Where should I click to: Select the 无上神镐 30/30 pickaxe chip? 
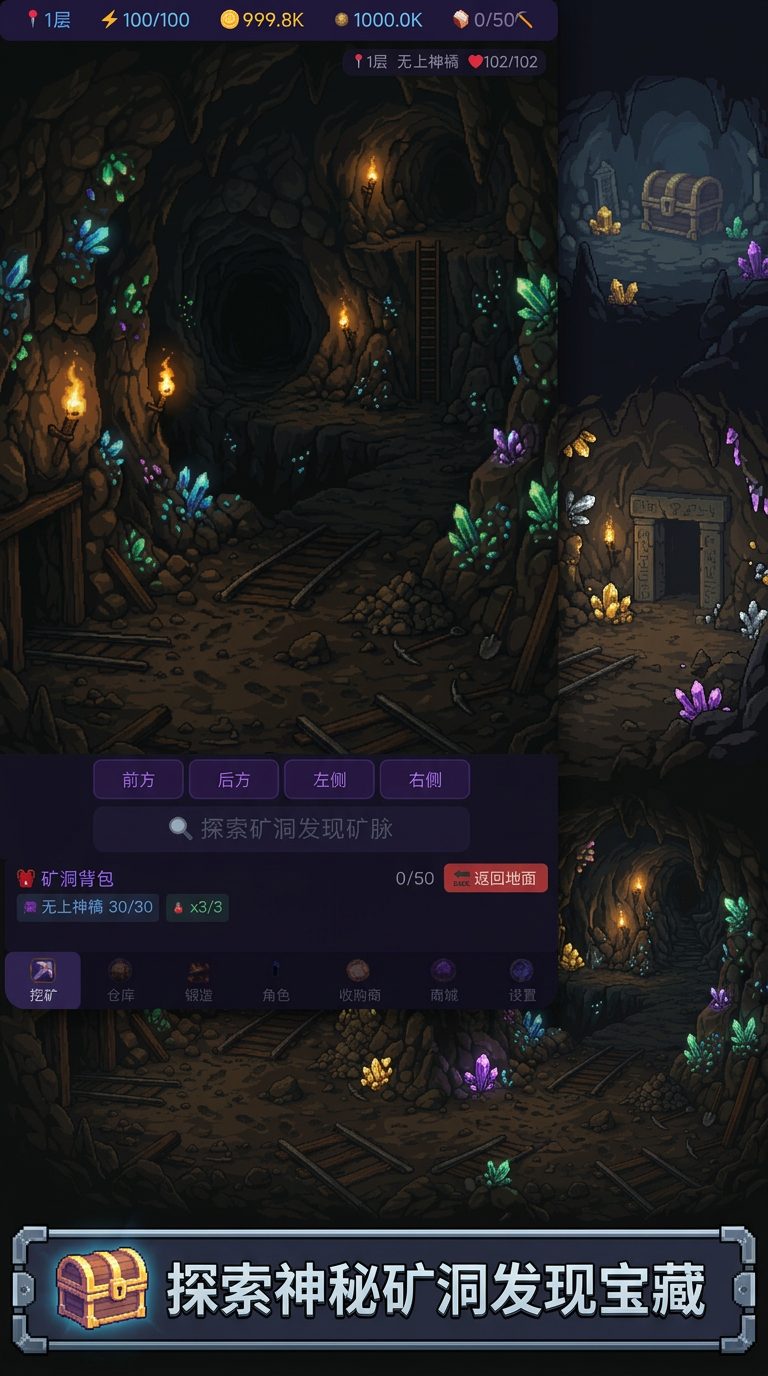pos(88,907)
